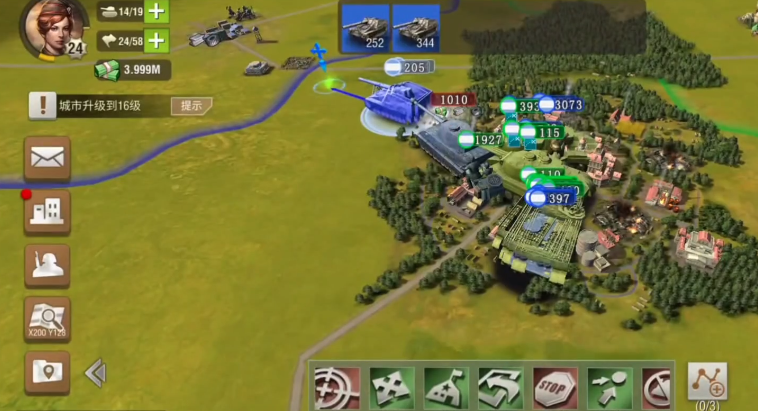Screen dimensions: 758x411
Task: Select the tank group with 344 troops
Action: [x=416, y=26]
